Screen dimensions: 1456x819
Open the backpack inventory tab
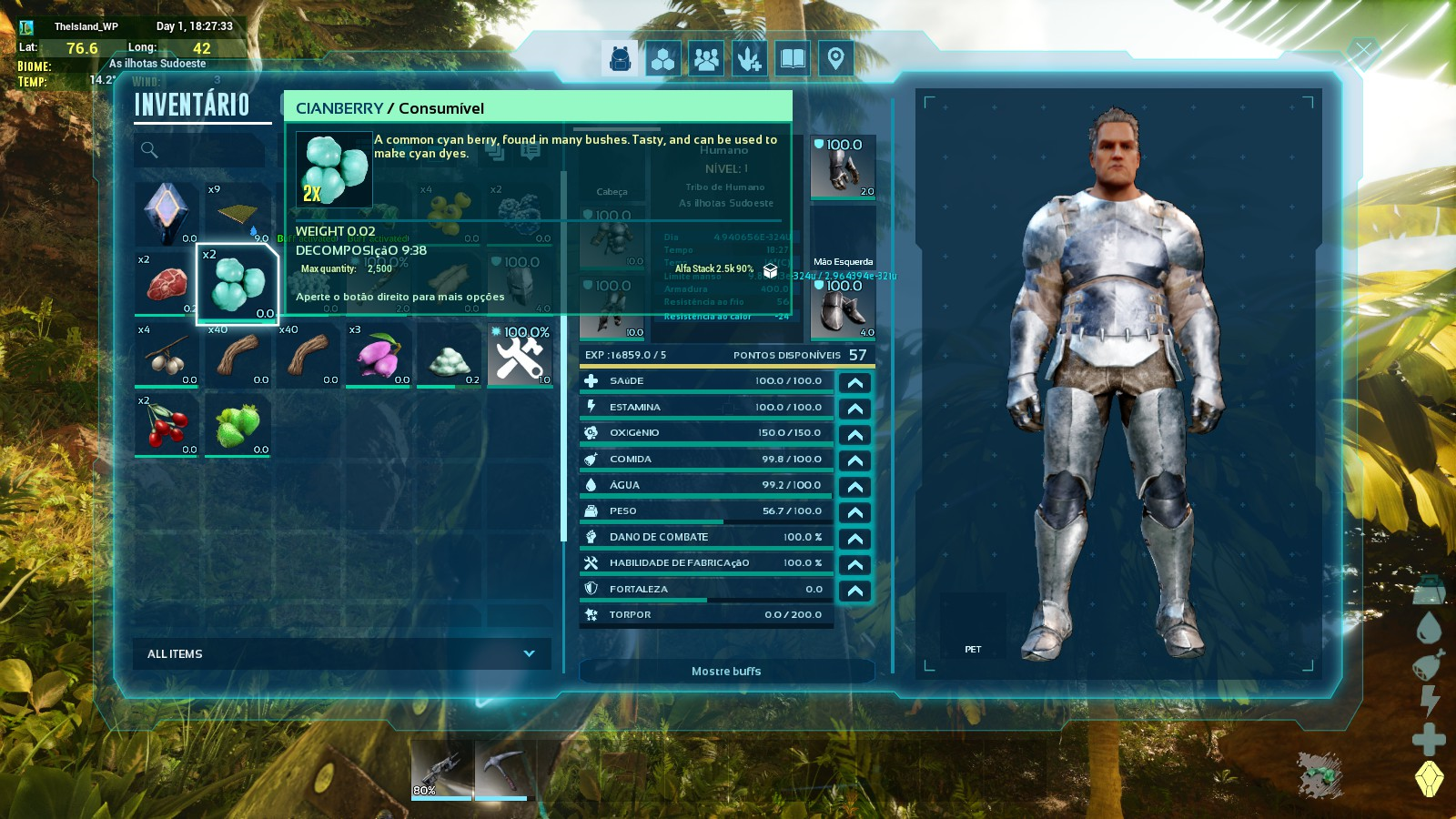coord(621,59)
